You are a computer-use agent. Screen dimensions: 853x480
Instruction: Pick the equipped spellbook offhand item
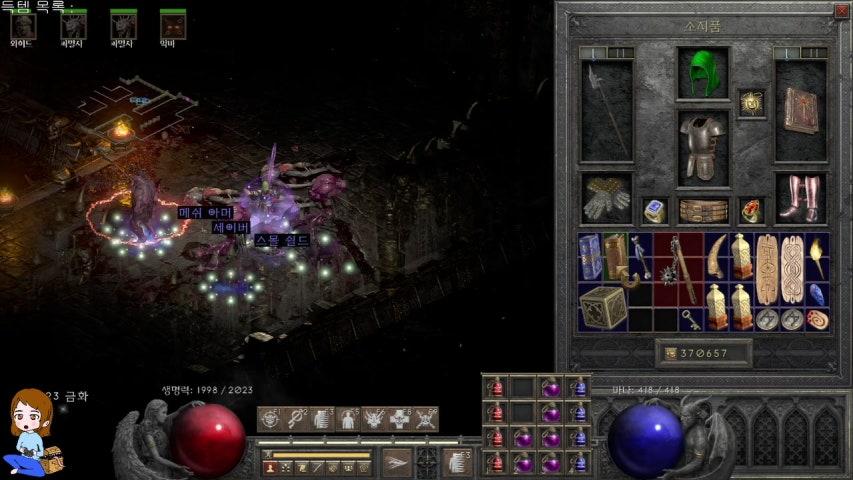[x=801, y=110]
